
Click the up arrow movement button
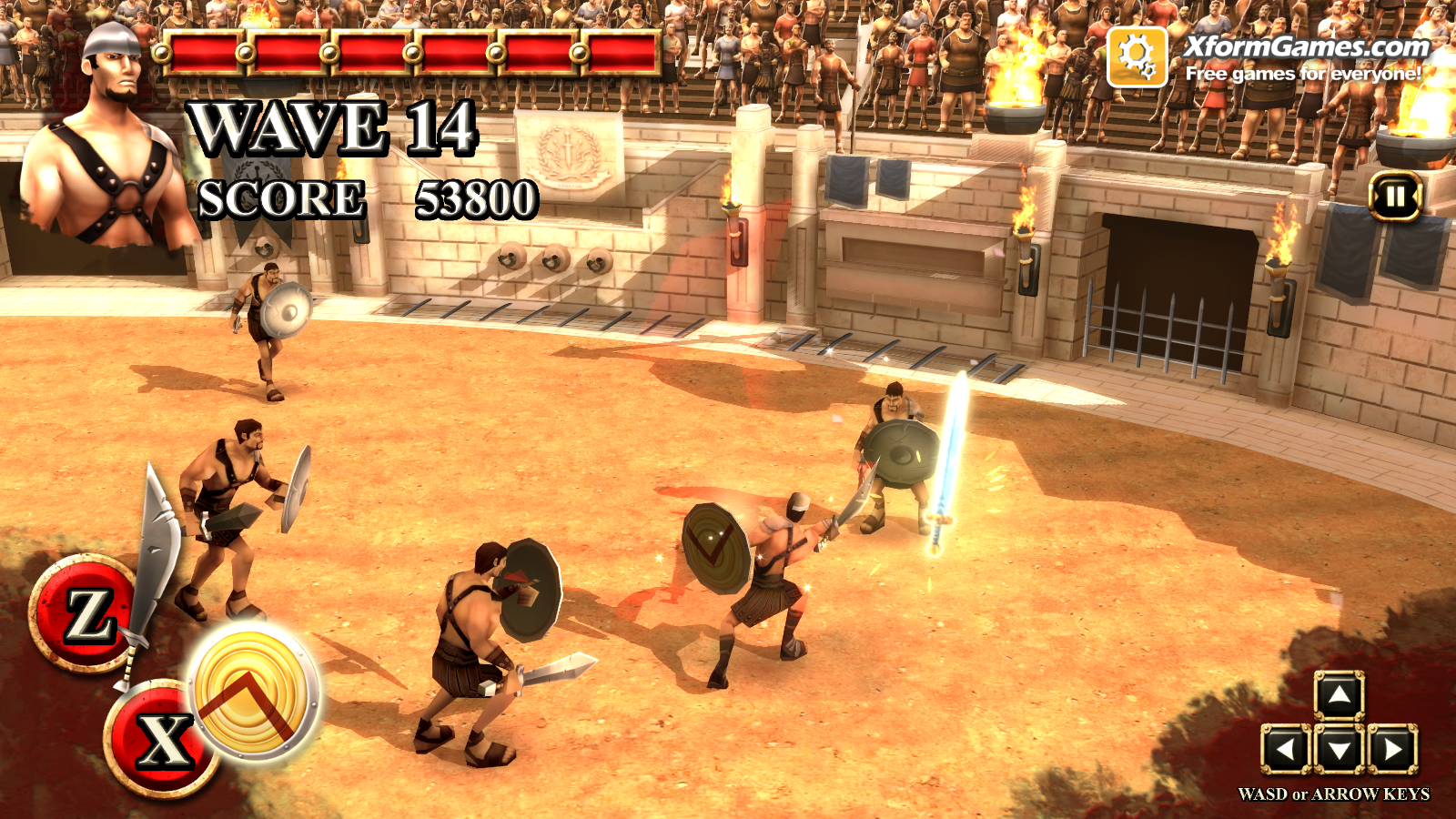pos(1339,697)
